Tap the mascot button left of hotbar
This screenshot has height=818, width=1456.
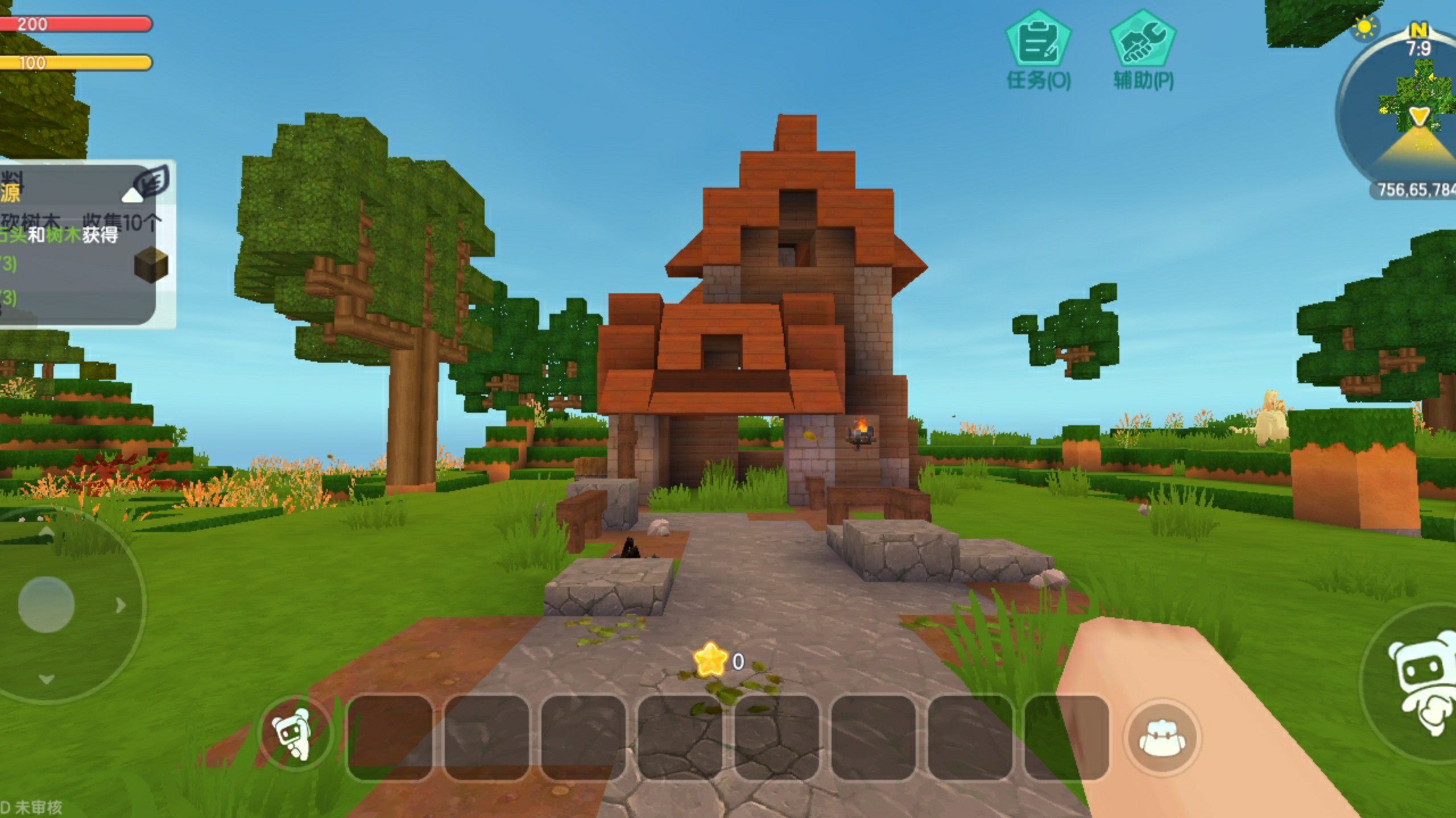tap(293, 734)
